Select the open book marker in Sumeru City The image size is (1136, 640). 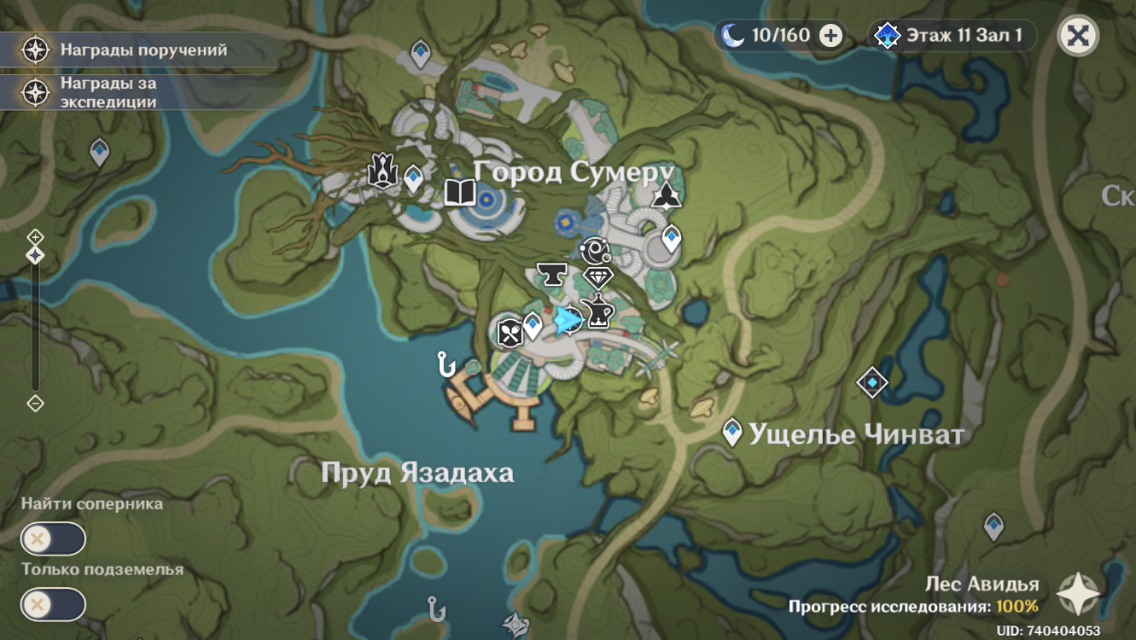pos(460,192)
